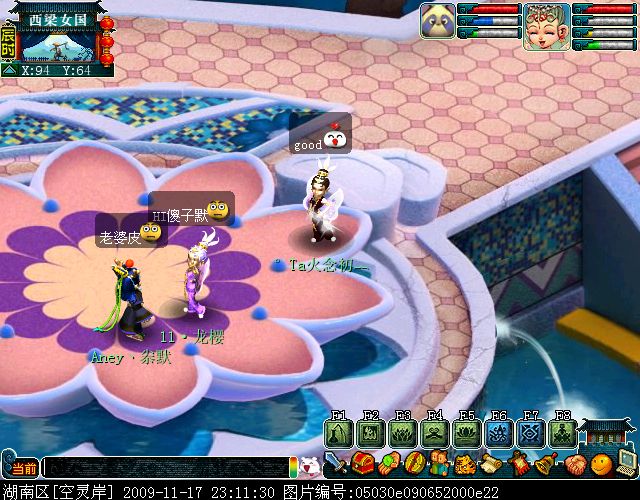Trigger the F3 lotus skill
Image resolution: width=640 pixels, height=500 pixels.
tap(403, 434)
